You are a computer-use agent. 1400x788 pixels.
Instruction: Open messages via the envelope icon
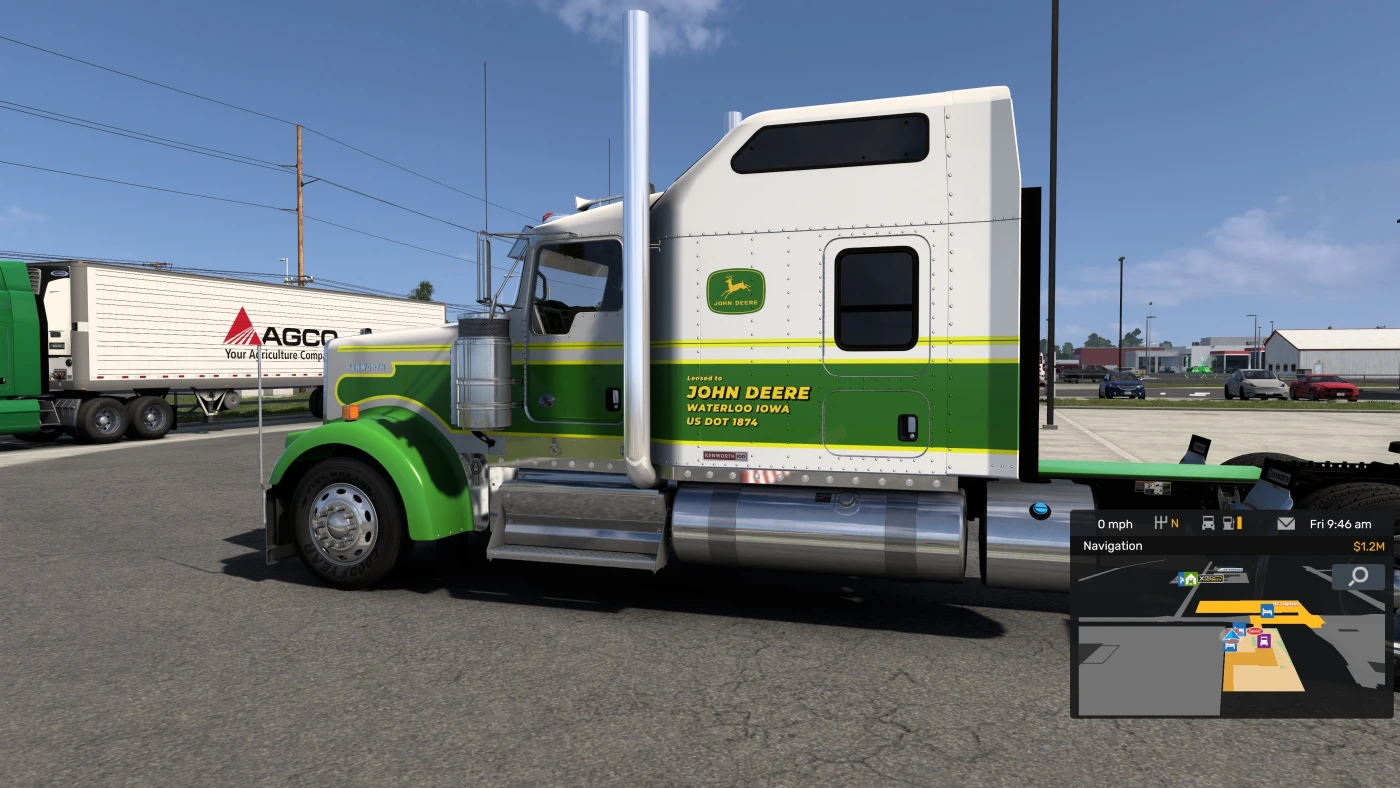(1286, 524)
